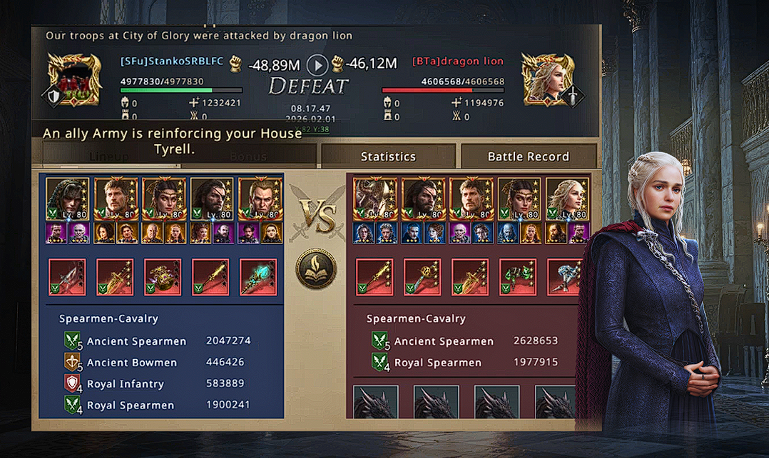The width and height of the screenshot is (769, 458).
Task: Open the flaming book icon under VS
Action: [316, 269]
